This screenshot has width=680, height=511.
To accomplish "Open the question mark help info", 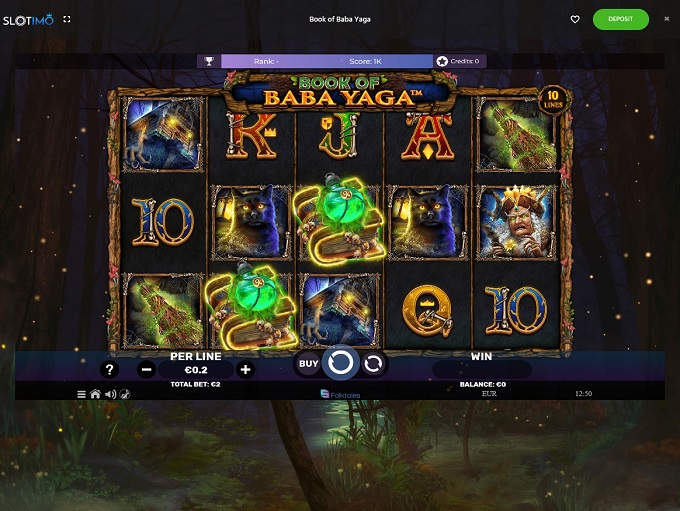I will click(110, 369).
